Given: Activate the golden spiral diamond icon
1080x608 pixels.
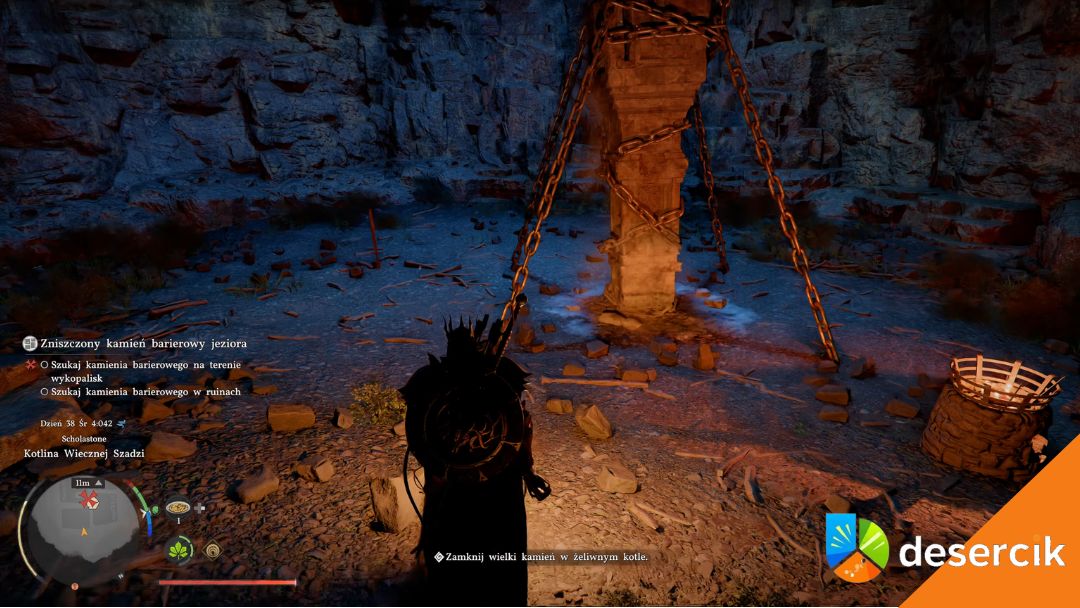Looking at the screenshot, I should pos(212,549).
